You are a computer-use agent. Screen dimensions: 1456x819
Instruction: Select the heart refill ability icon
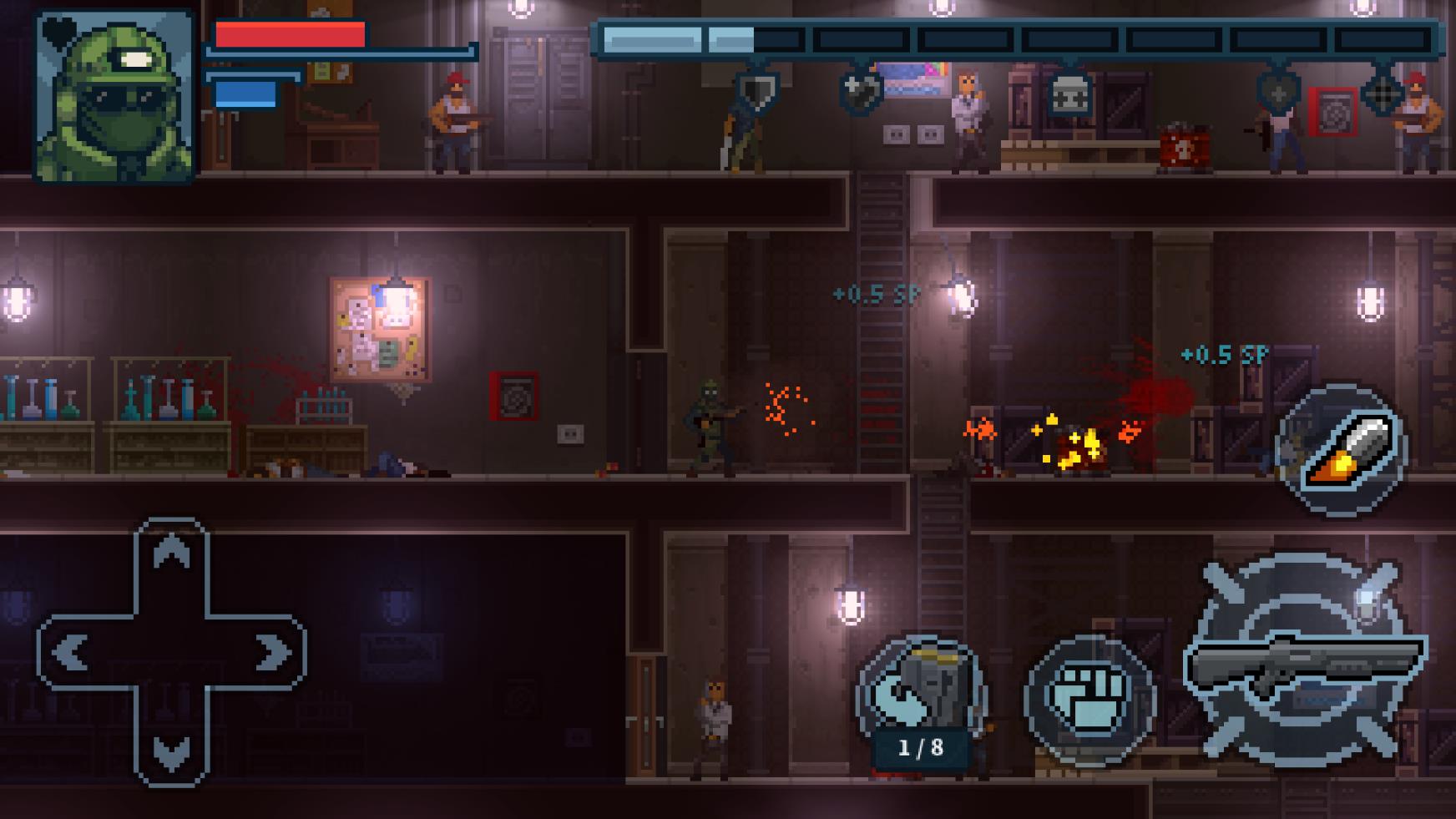pyautogui.click(x=861, y=90)
